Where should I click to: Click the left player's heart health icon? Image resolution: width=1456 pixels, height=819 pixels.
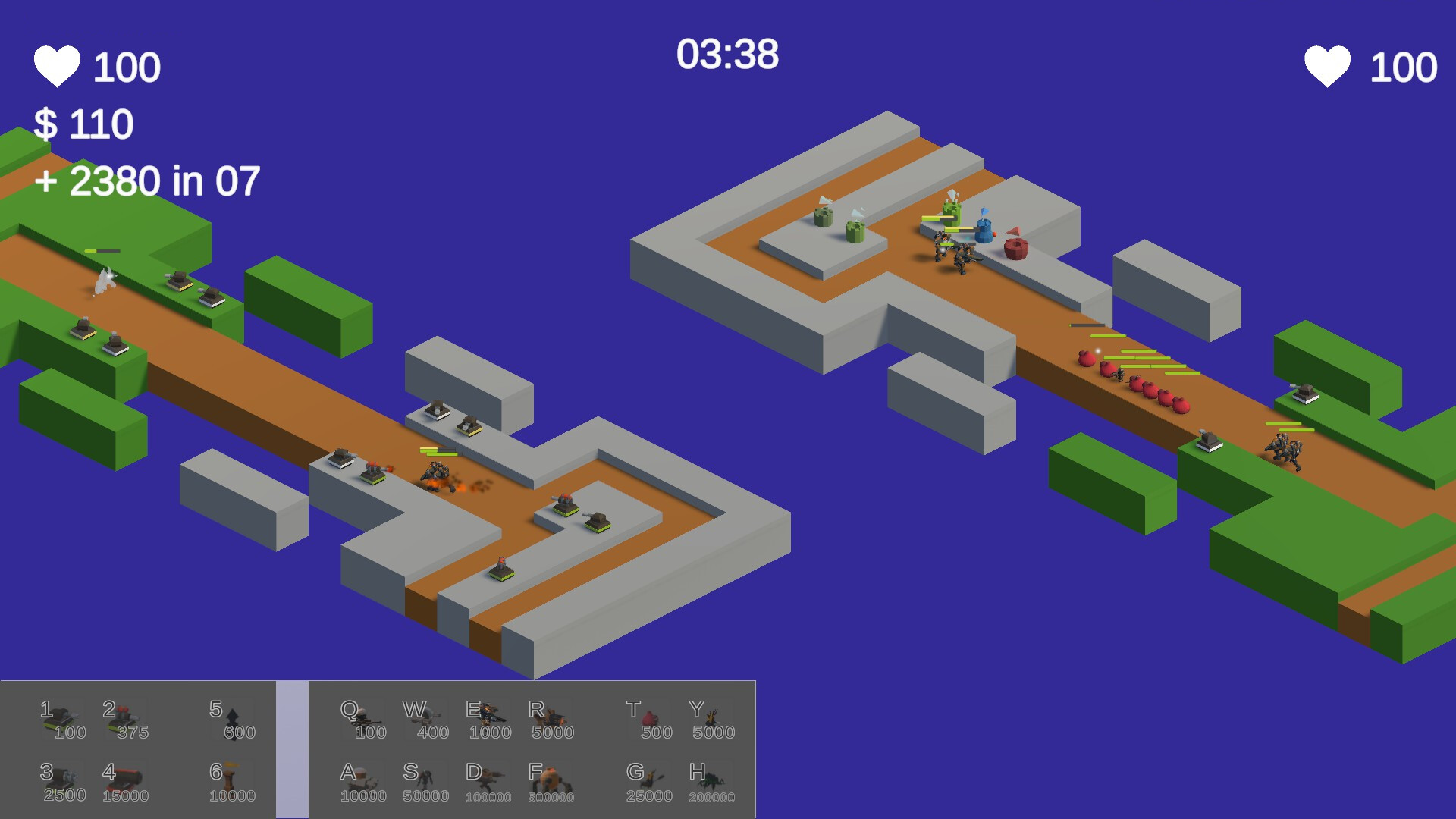click(x=57, y=64)
